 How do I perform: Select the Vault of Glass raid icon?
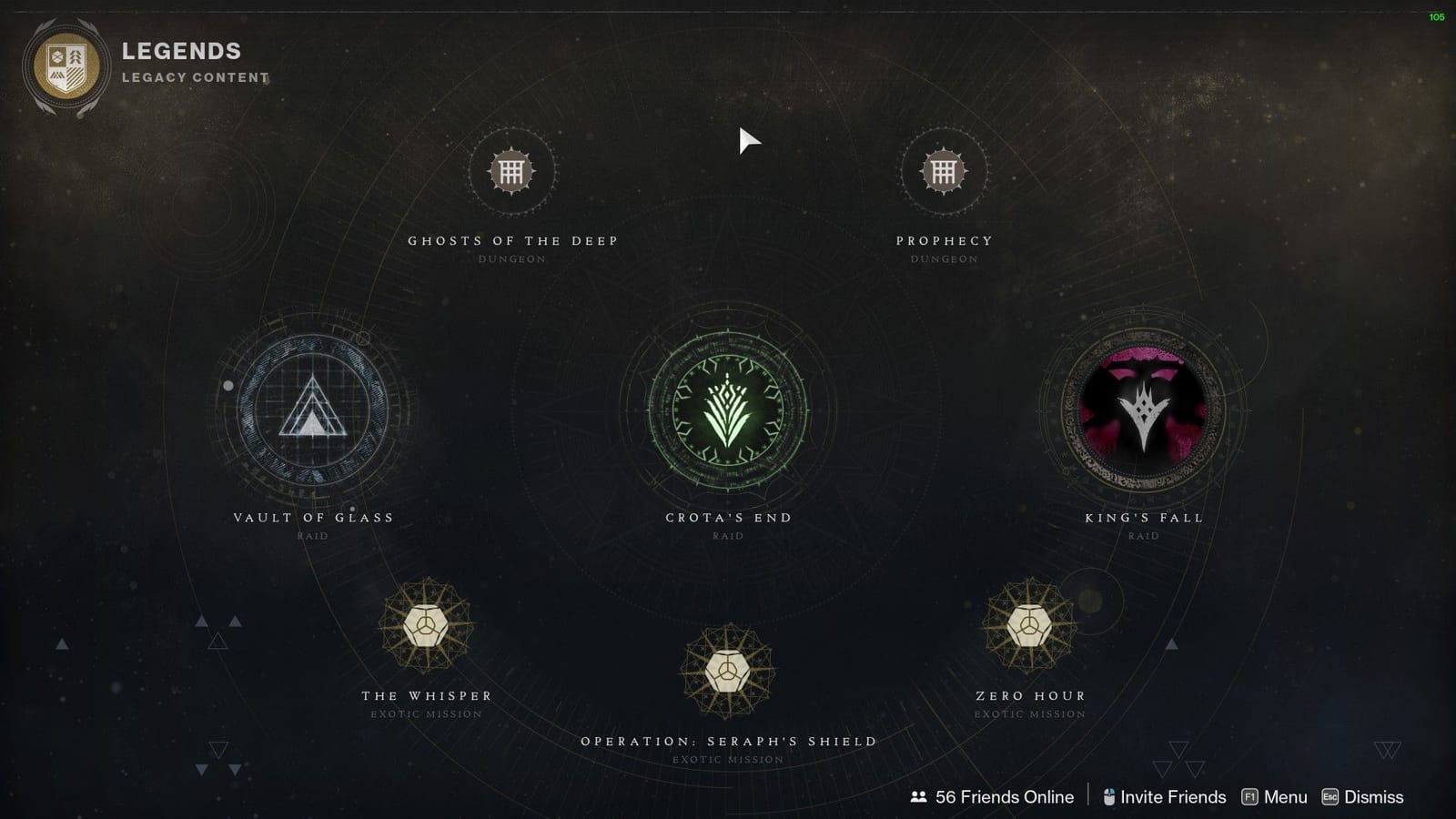tap(311, 412)
